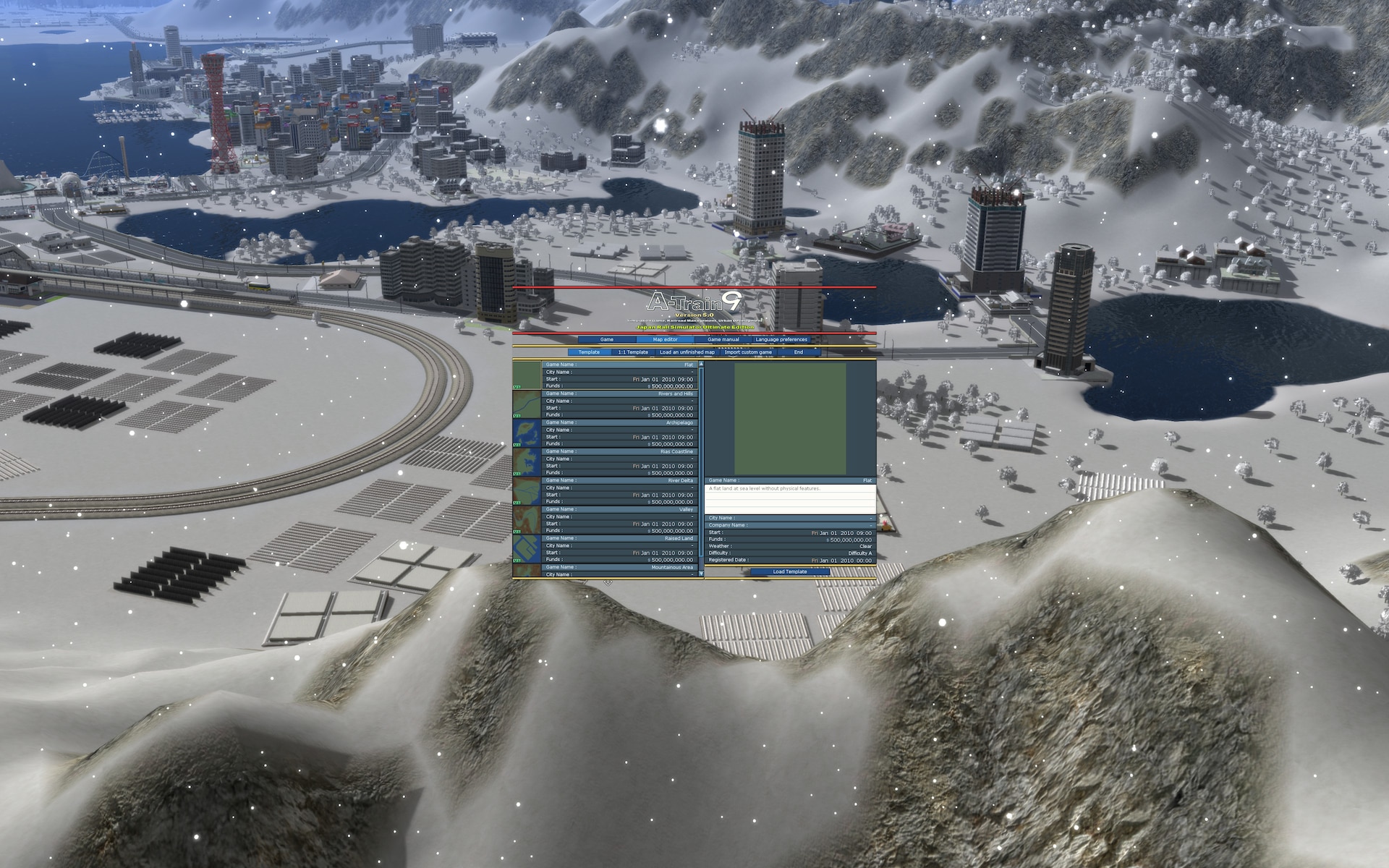Image resolution: width=1389 pixels, height=868 pixels.
Task: Click the End button
Action: click(799, 352)
